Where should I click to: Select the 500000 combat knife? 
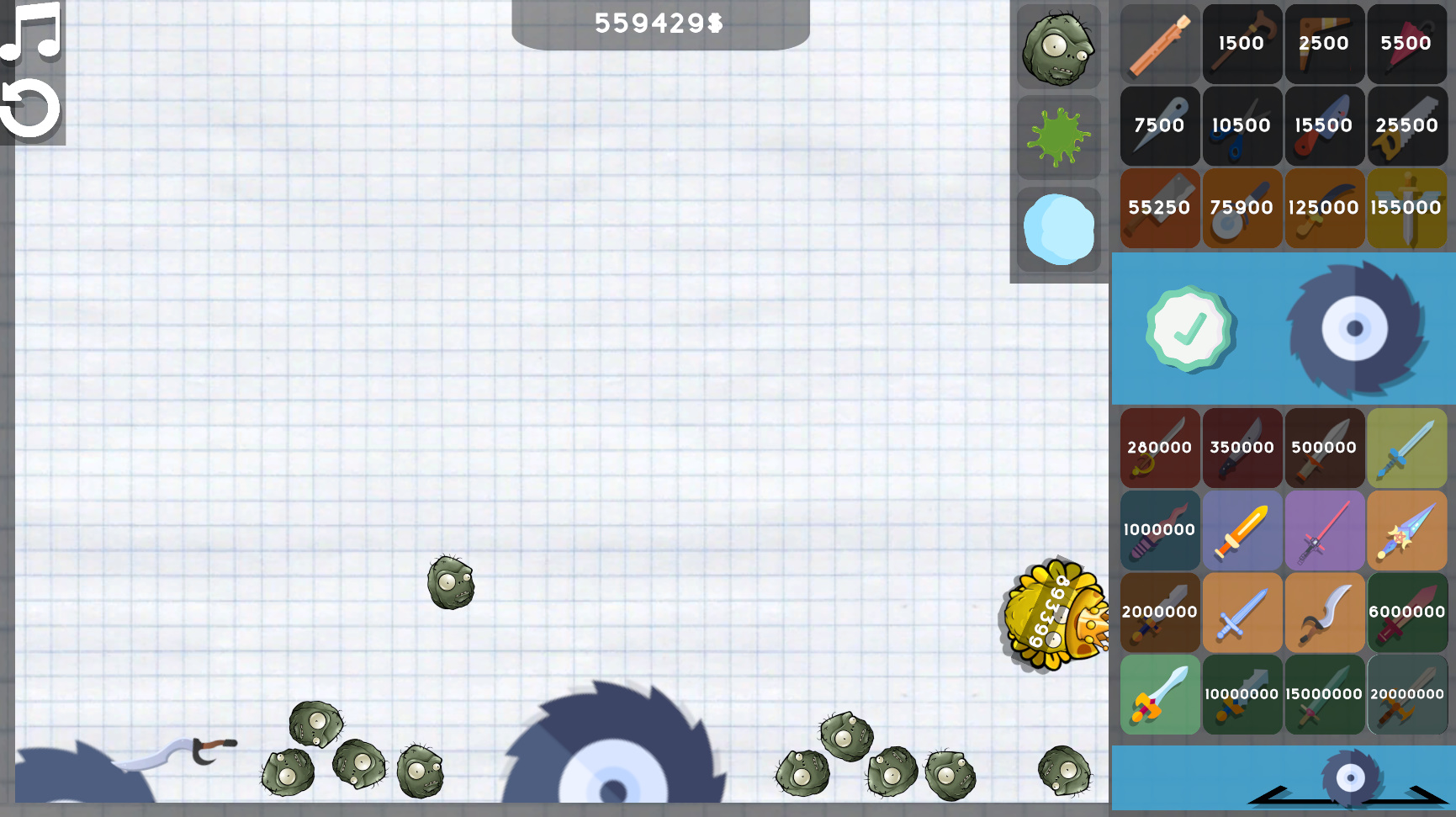[1325, 448]
